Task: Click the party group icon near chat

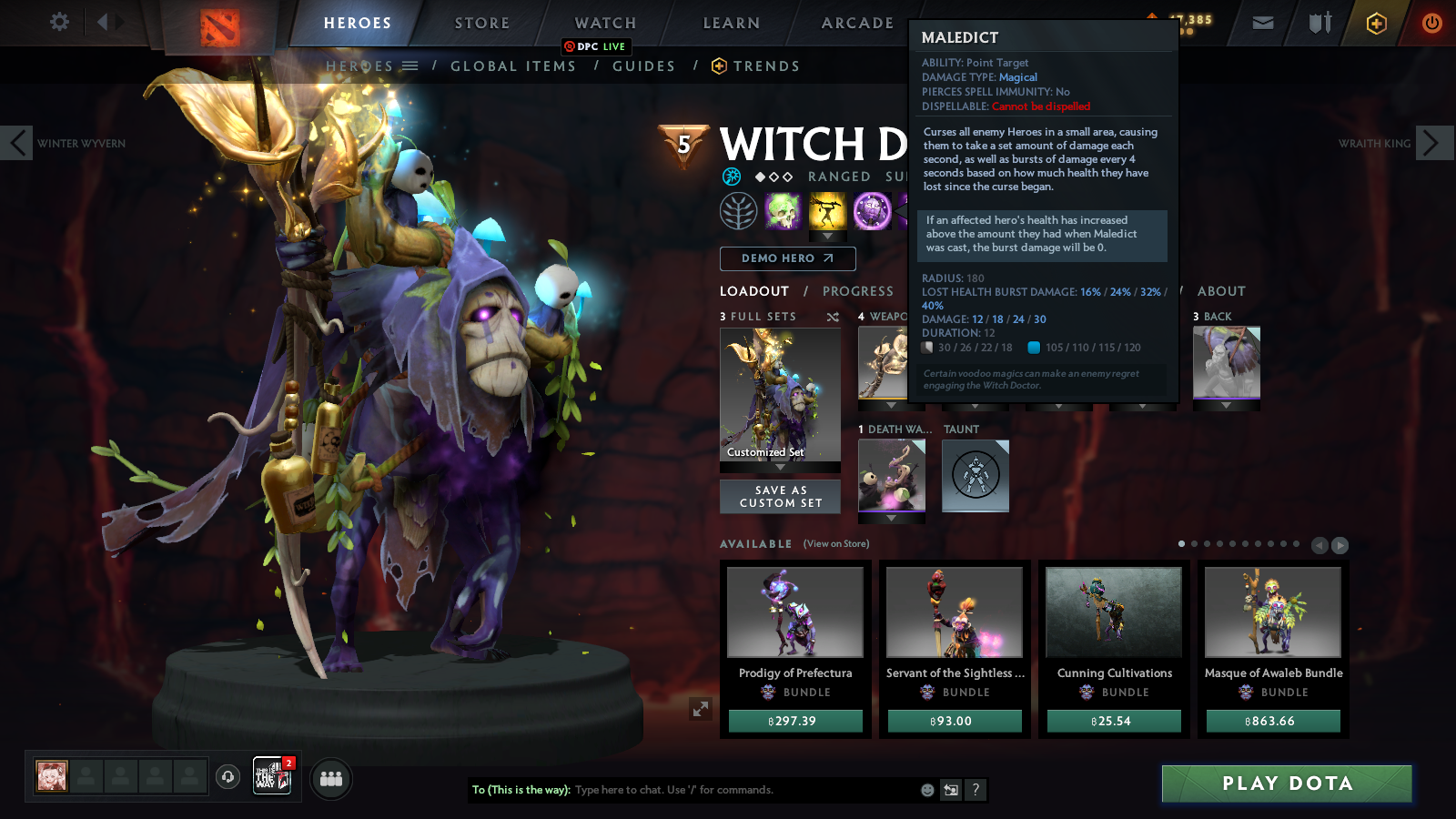Action: 331,778
